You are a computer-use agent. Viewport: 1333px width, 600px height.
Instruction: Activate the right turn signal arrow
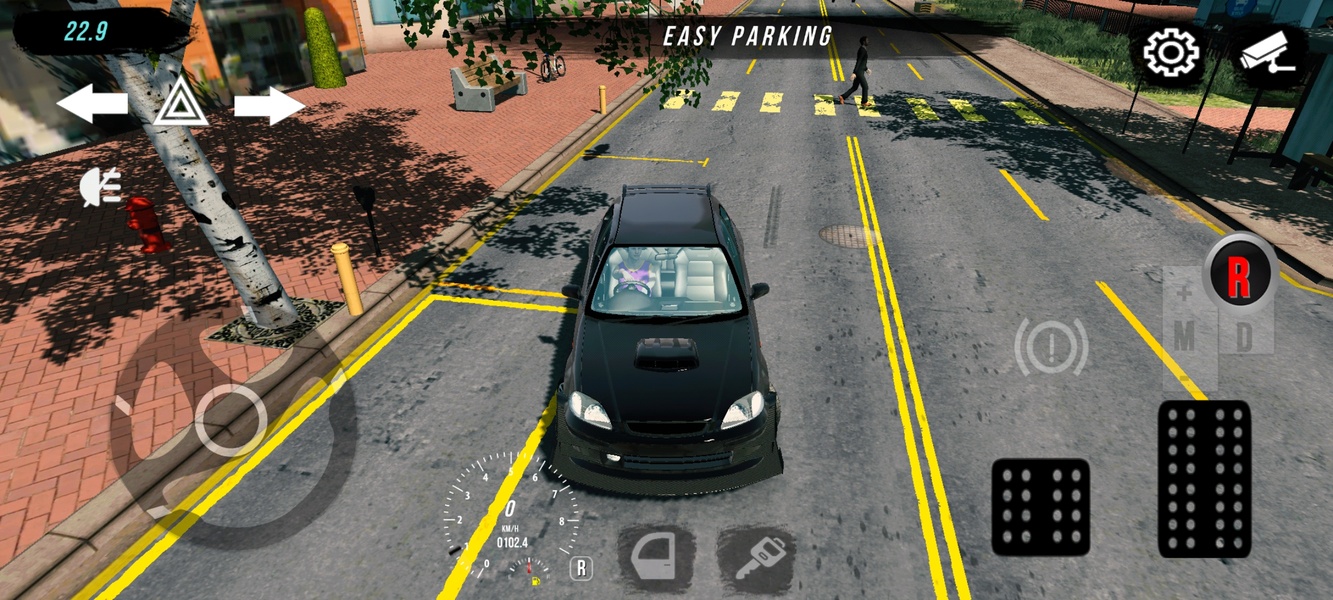click(x=269, y=104)
